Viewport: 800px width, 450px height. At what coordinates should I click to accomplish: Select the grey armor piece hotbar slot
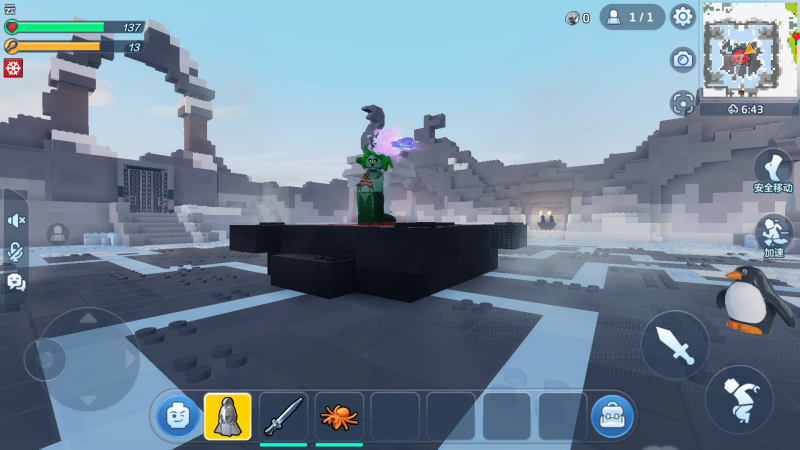[228, 416]
